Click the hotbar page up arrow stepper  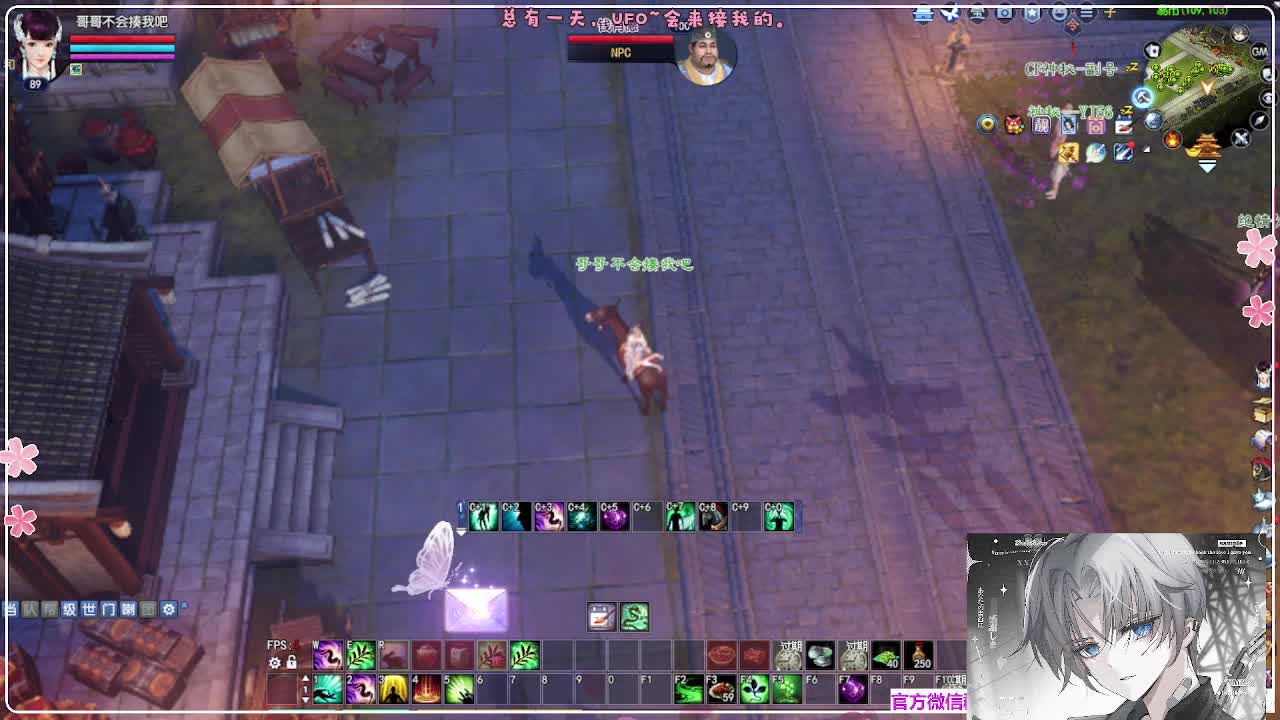(305, 676)
